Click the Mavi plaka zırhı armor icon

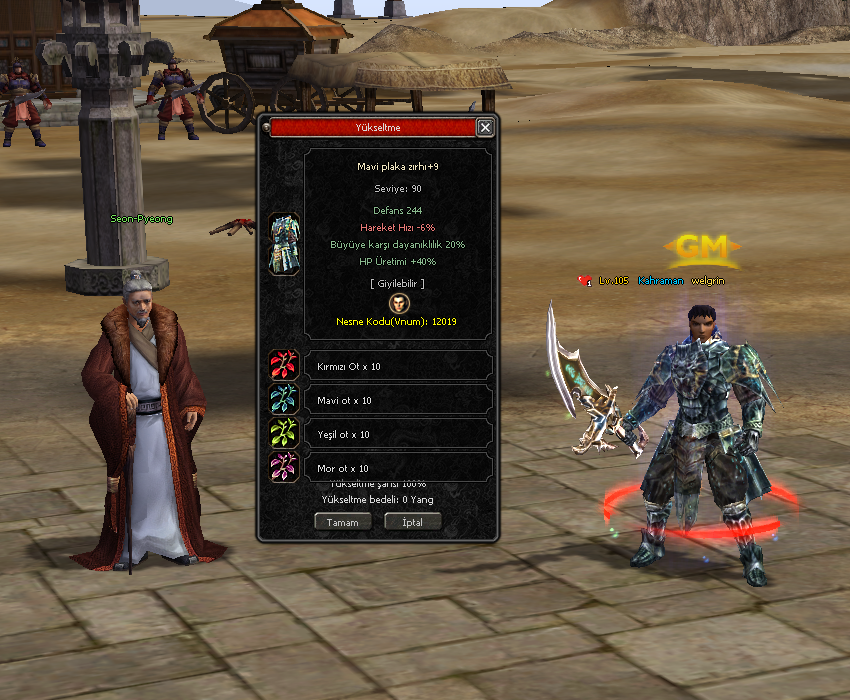(284, 243)
